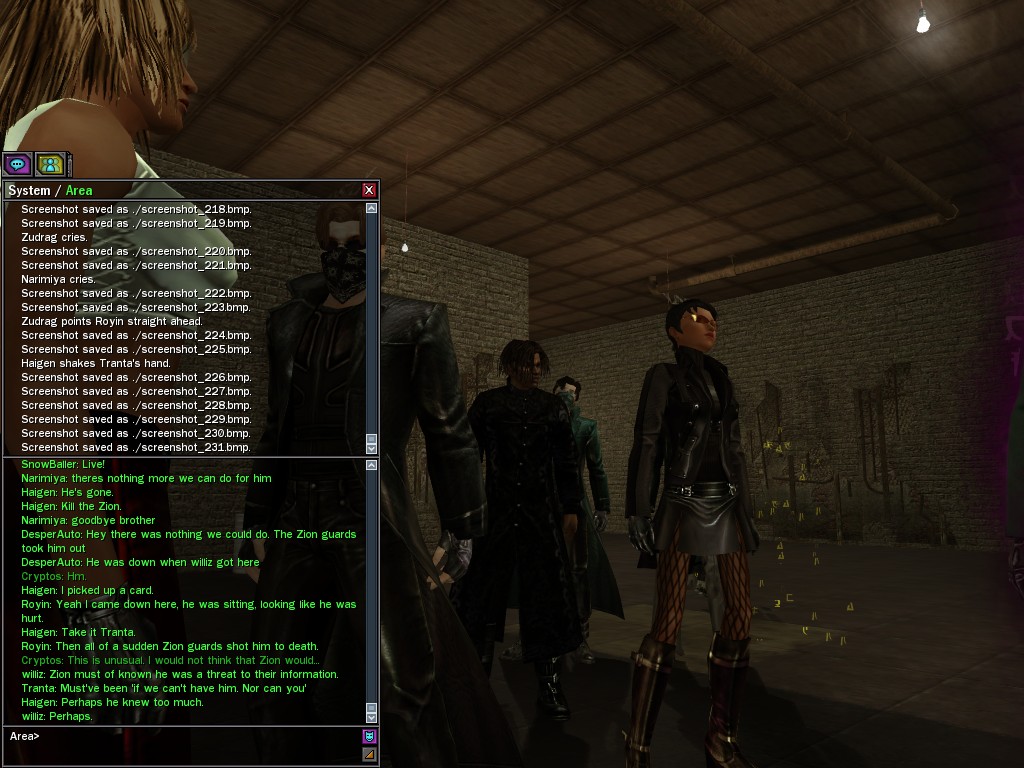
Task: Click the chat window resize corner icon
Action: [369, 755]
